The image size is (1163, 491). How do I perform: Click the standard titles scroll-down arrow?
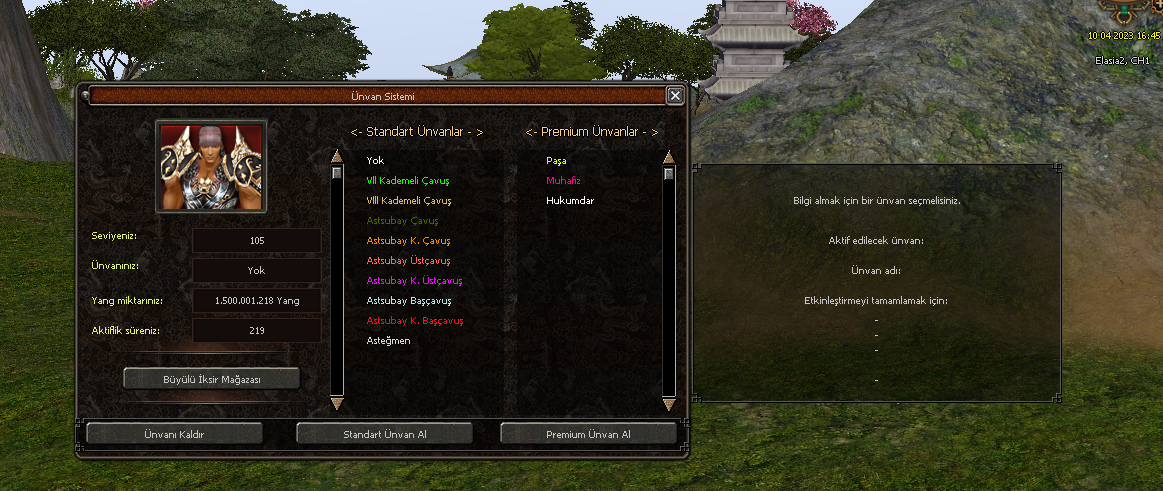pyautogui.click(x=337, y=404)
